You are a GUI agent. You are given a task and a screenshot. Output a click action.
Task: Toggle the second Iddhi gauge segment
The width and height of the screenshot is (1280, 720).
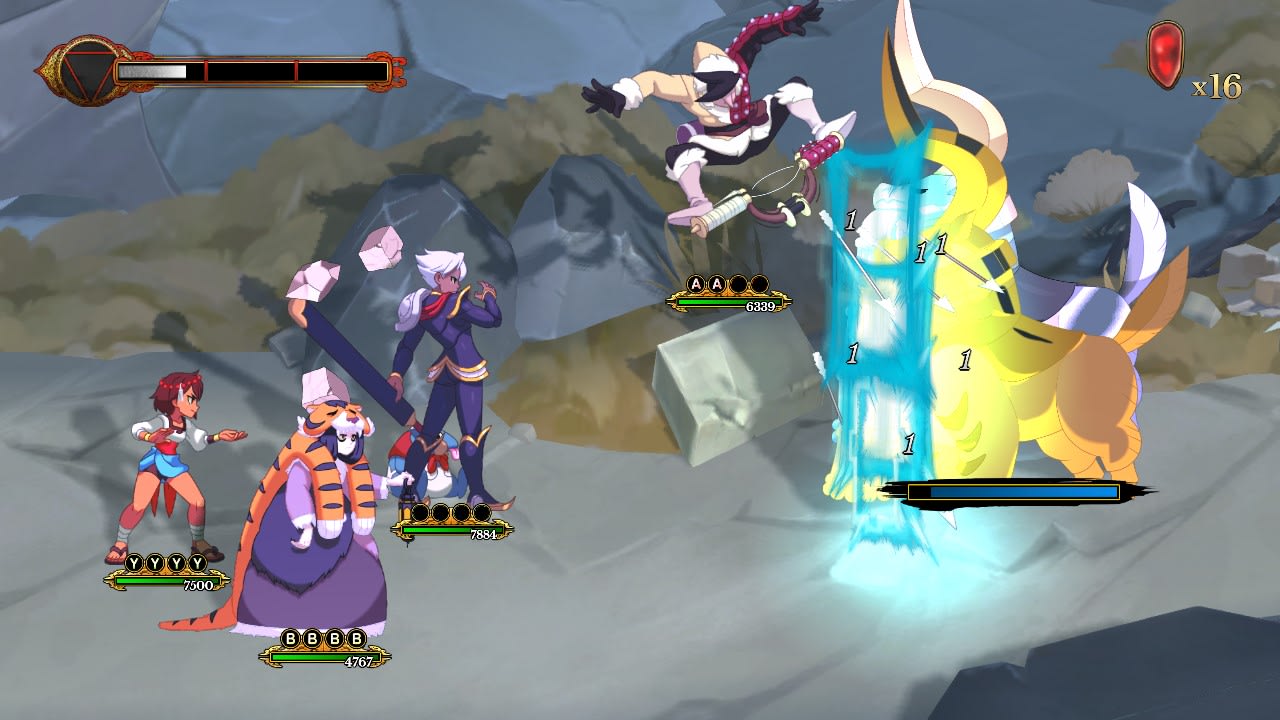pos(250,70)
